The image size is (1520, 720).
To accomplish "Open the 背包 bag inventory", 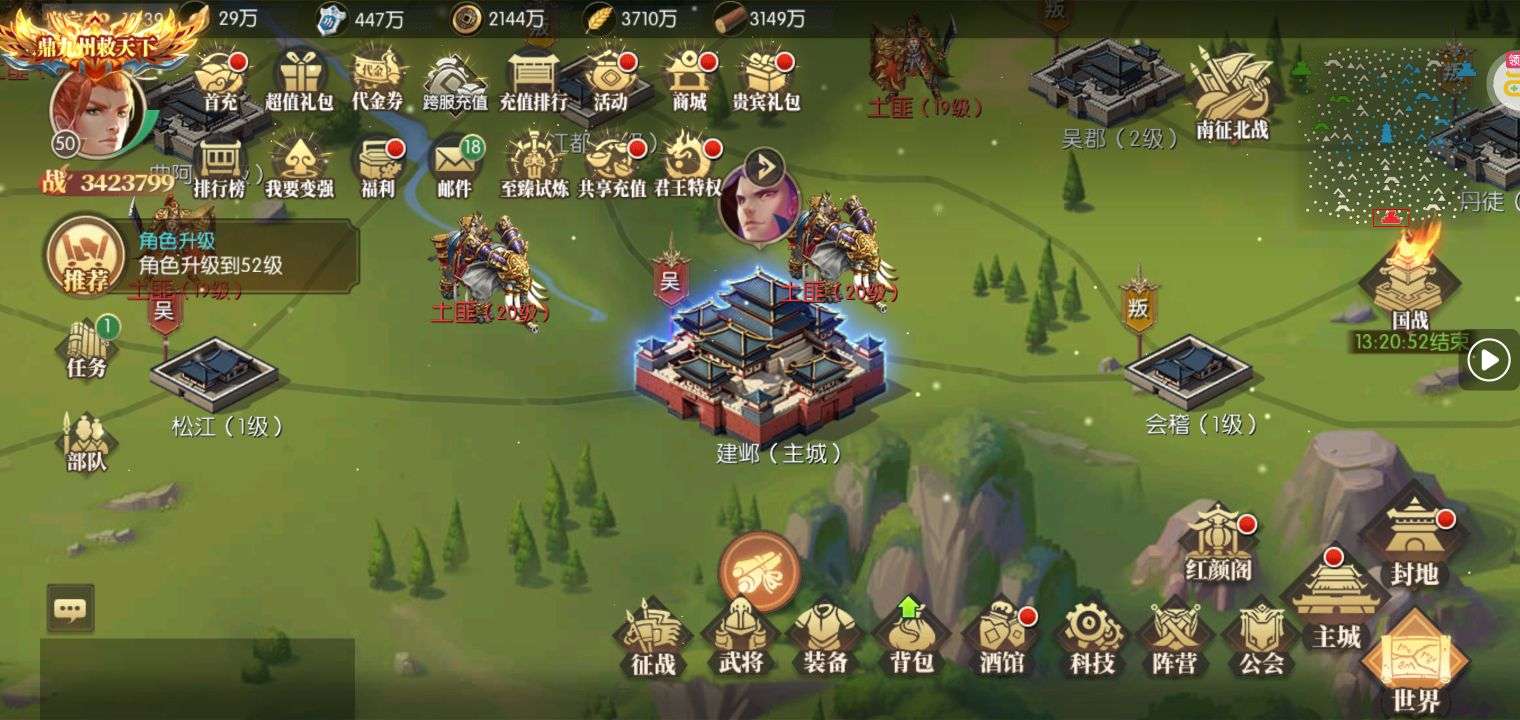I will pos(911,638).
